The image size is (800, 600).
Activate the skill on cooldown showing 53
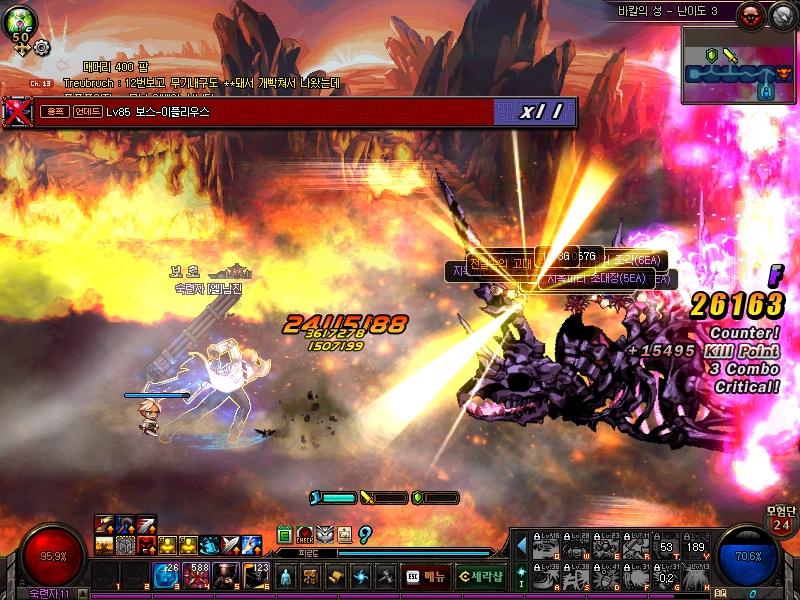666,546
